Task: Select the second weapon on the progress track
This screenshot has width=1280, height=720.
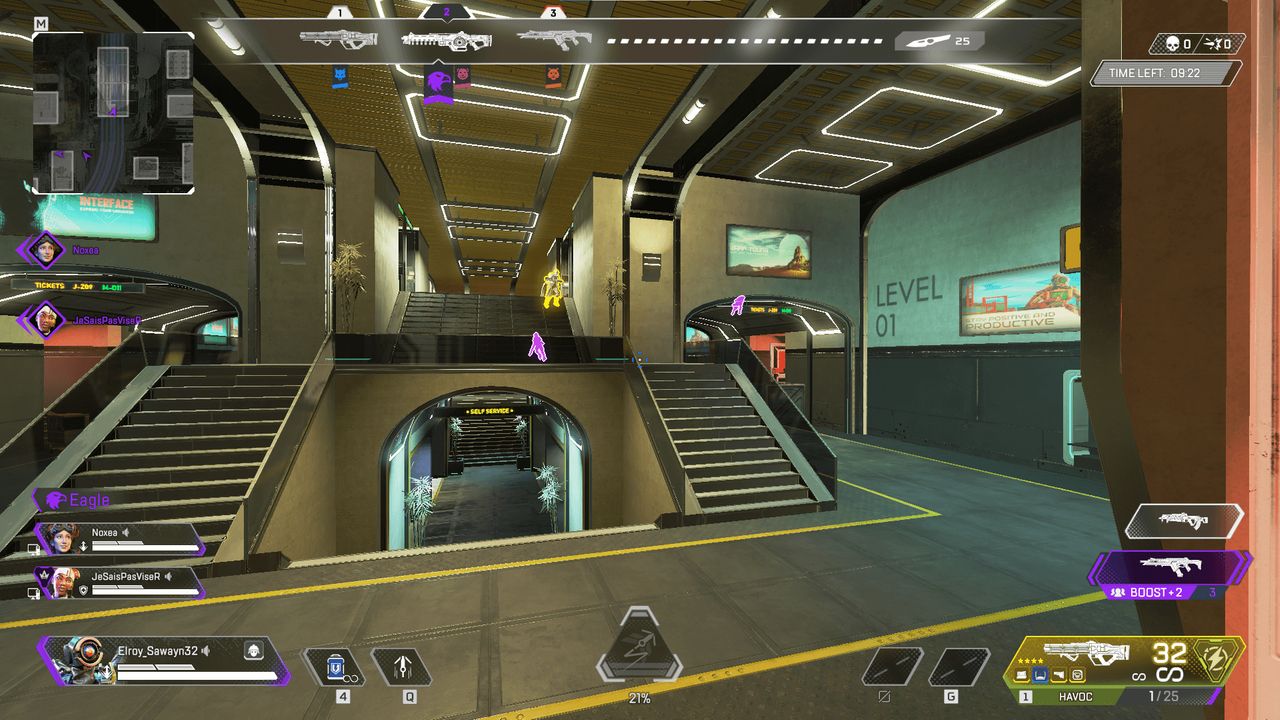Action: 446,40
